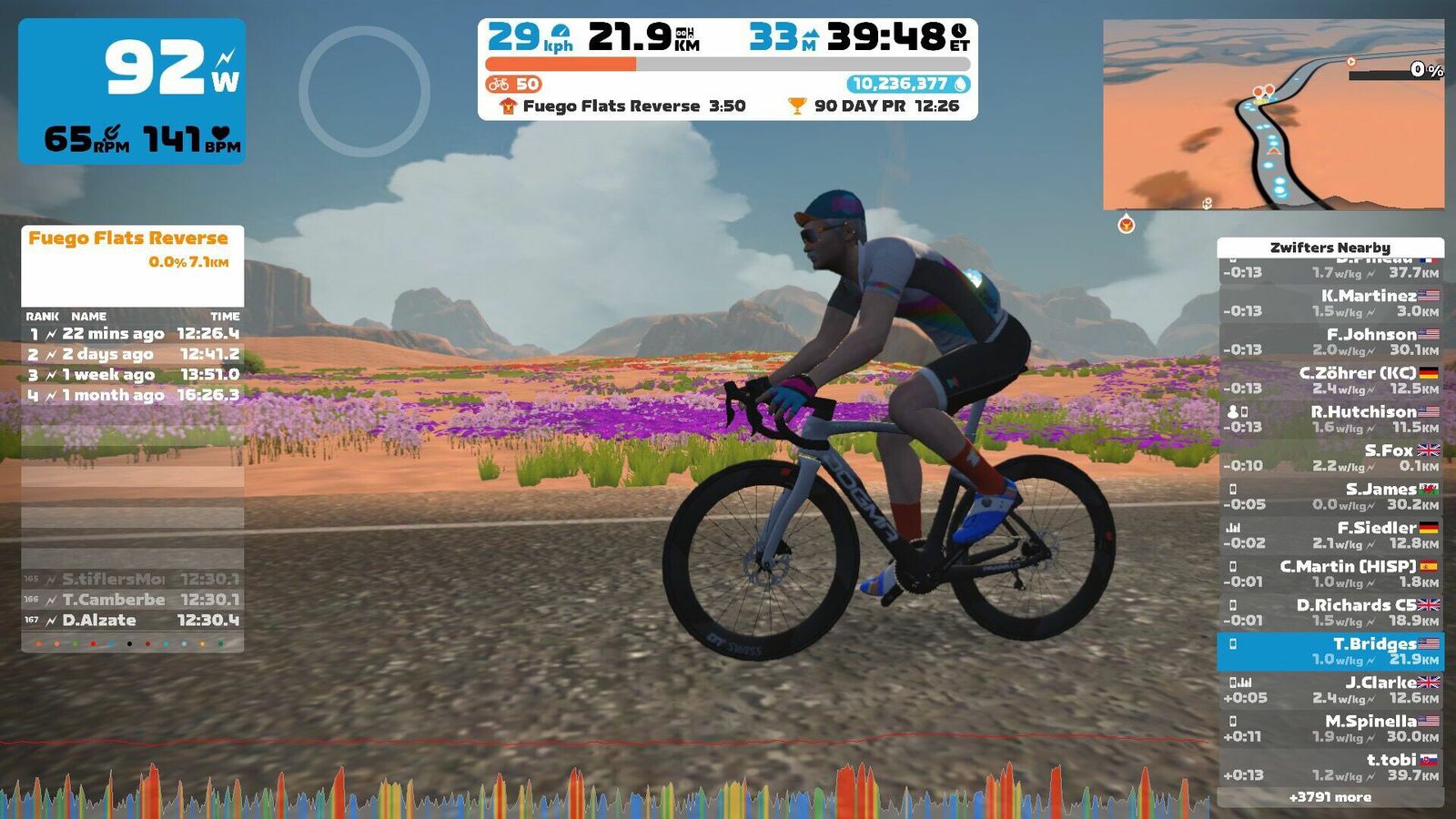The image size is (1456, 819).
Task: Choose C.Zöhrer (KC) from nearby list
Action: point(1330,380)
